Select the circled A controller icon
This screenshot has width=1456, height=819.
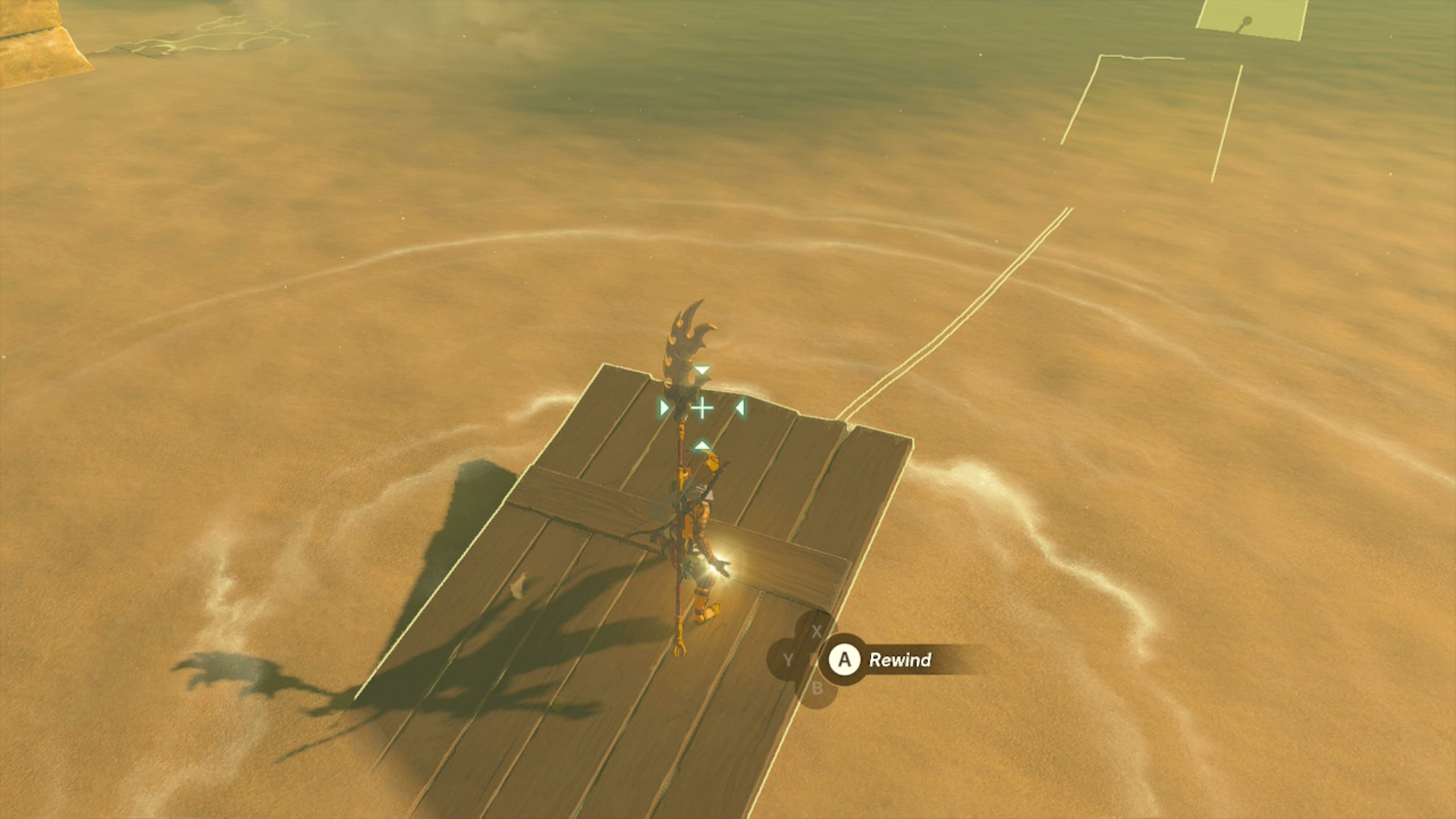click(846, 660)
